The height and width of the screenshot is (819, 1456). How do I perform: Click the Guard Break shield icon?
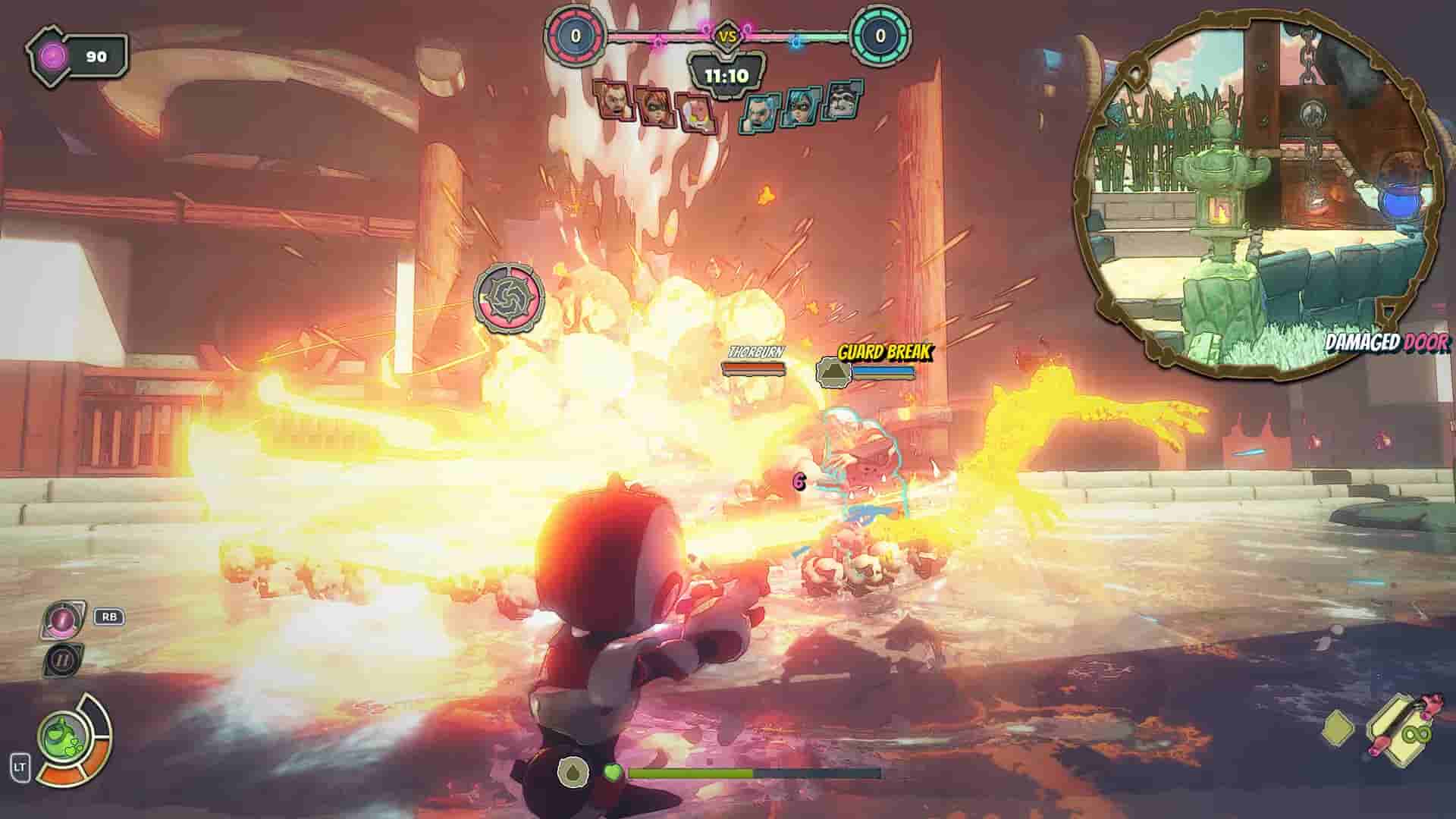tap(833, 371)
